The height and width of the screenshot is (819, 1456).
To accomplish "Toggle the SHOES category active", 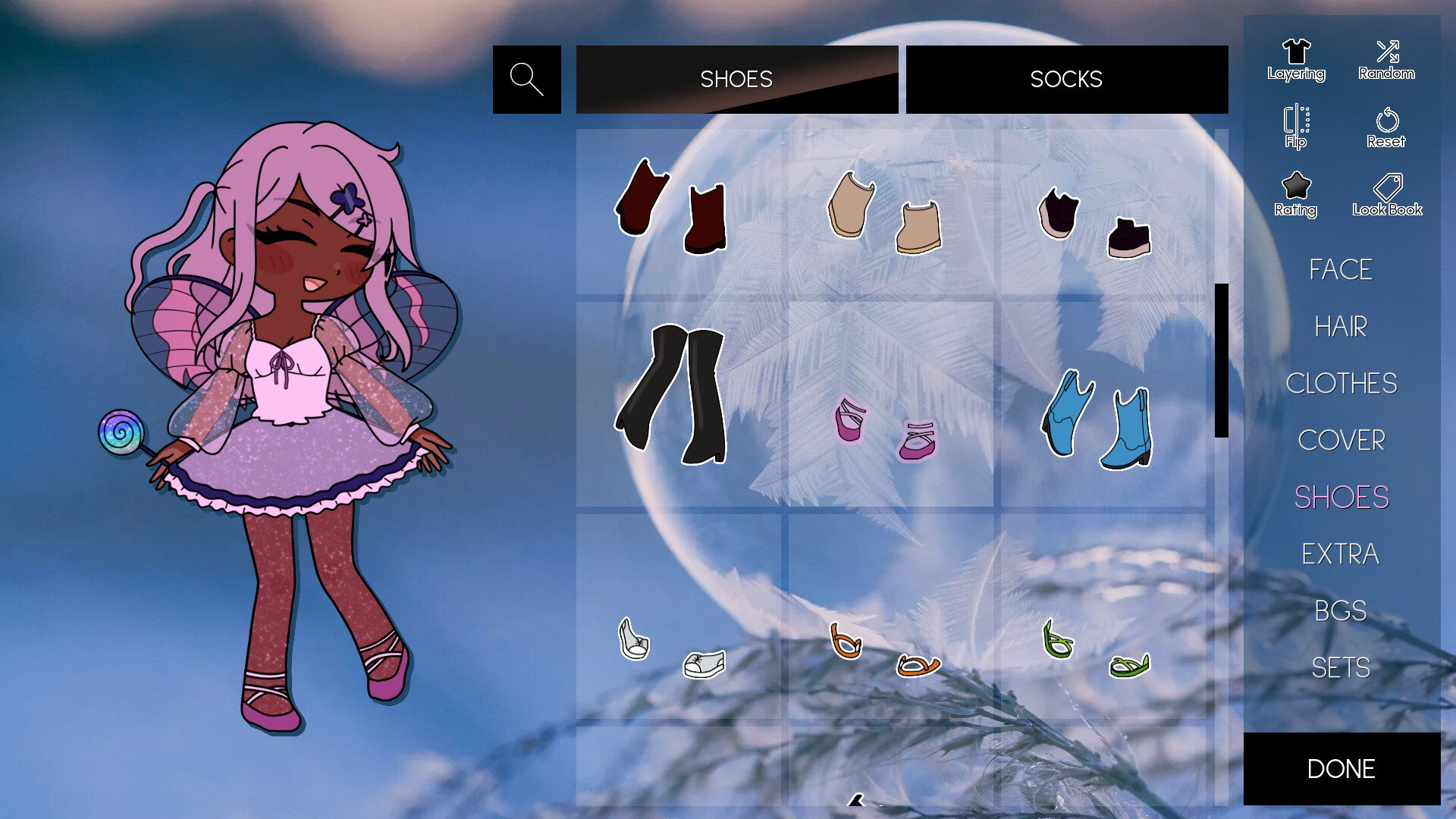I will click(736, 79).
